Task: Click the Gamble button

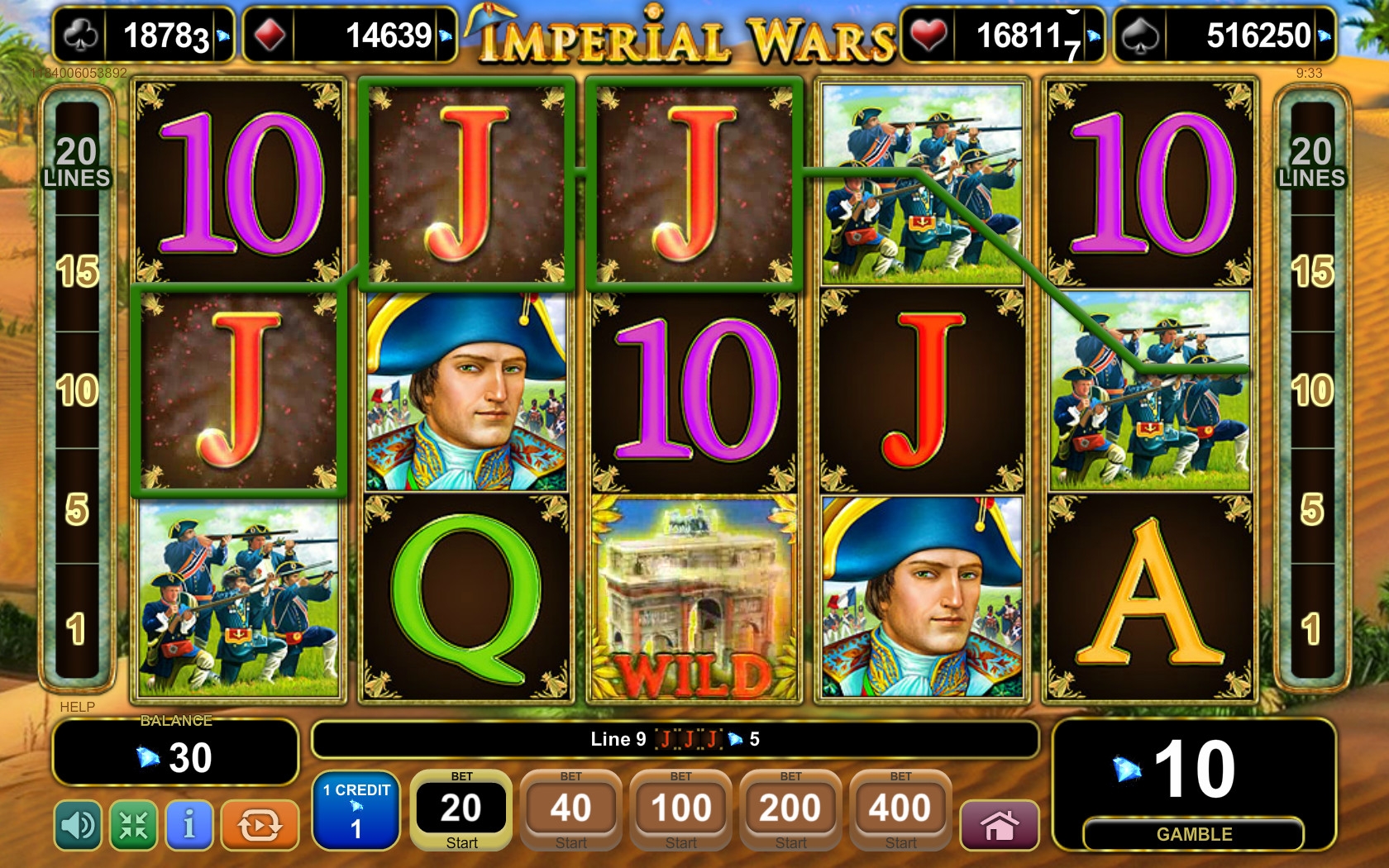Action: 1193,834
